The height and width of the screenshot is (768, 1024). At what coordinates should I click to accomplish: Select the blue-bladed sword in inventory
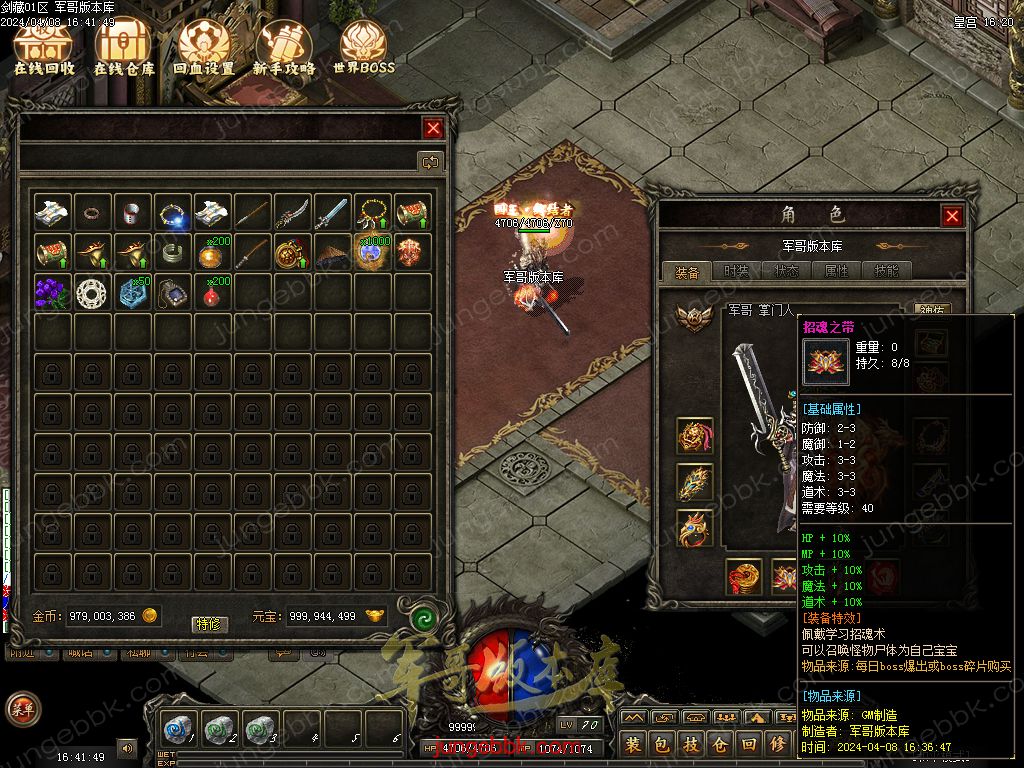(x=333, y=212)
